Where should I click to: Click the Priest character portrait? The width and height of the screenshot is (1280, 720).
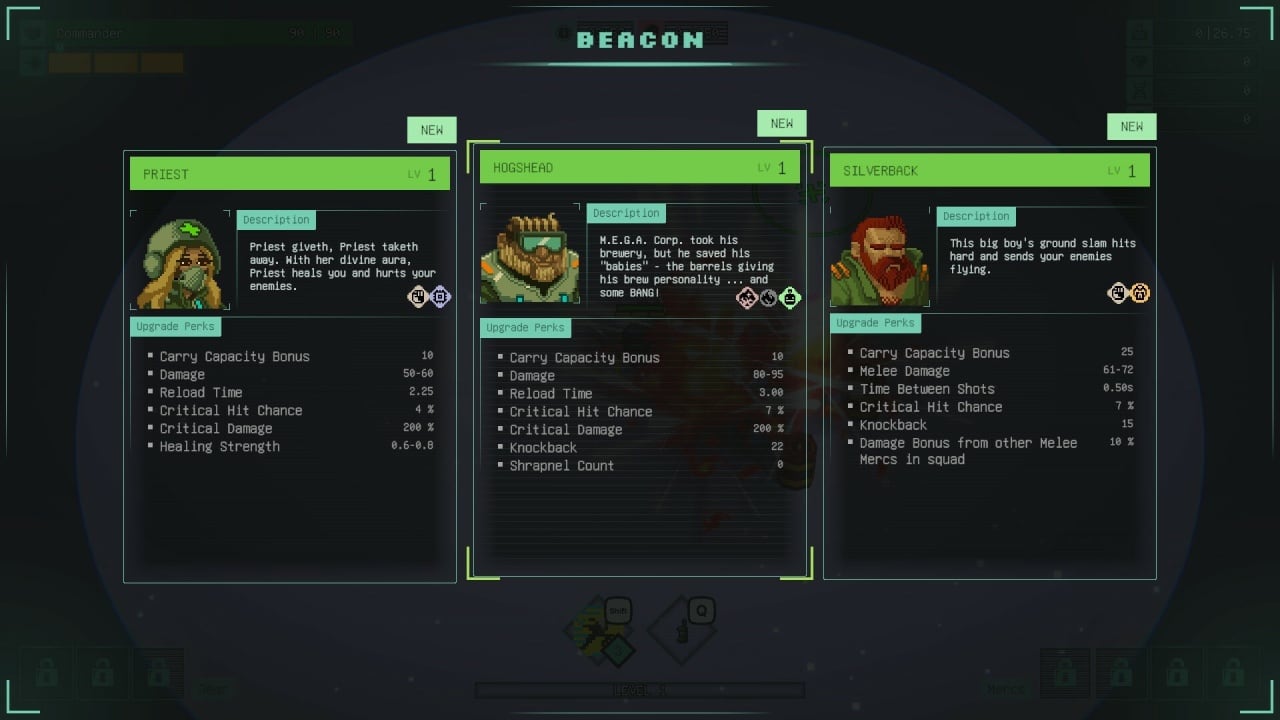pyautogui.click(x=180, y=260)
